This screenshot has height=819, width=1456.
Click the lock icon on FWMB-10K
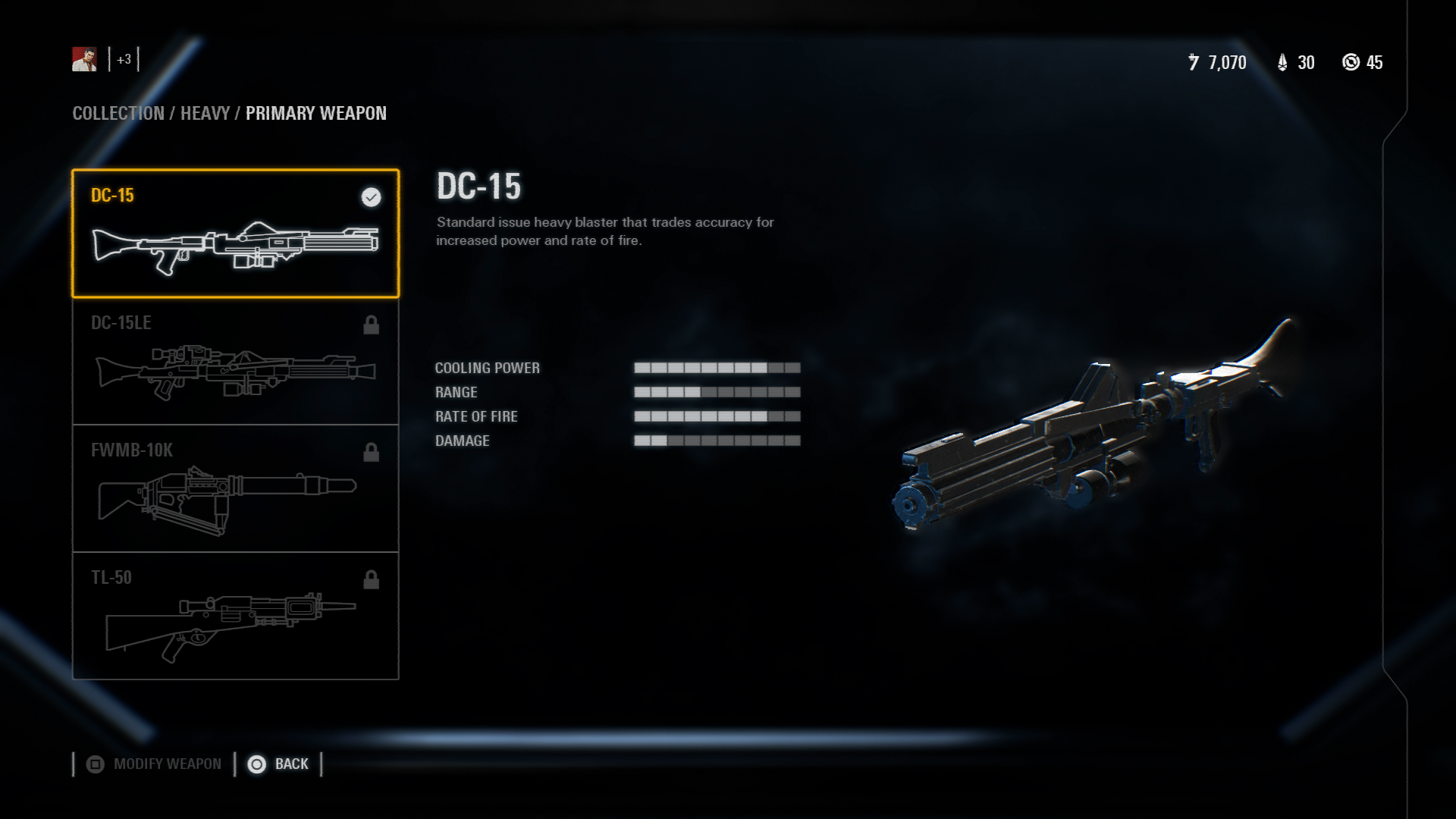tap(371, 452)
